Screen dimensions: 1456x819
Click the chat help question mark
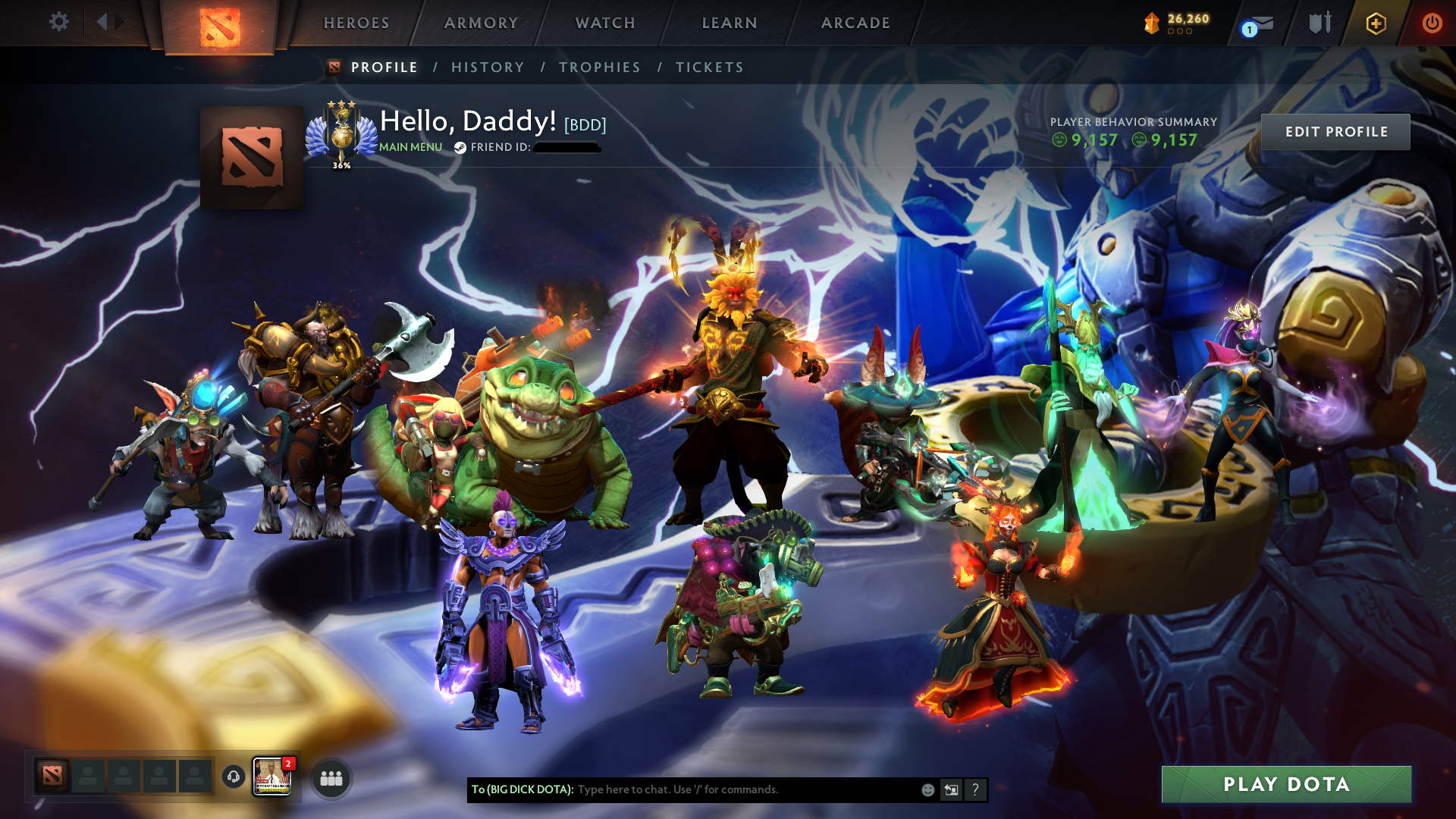click(x=975, y=789)
